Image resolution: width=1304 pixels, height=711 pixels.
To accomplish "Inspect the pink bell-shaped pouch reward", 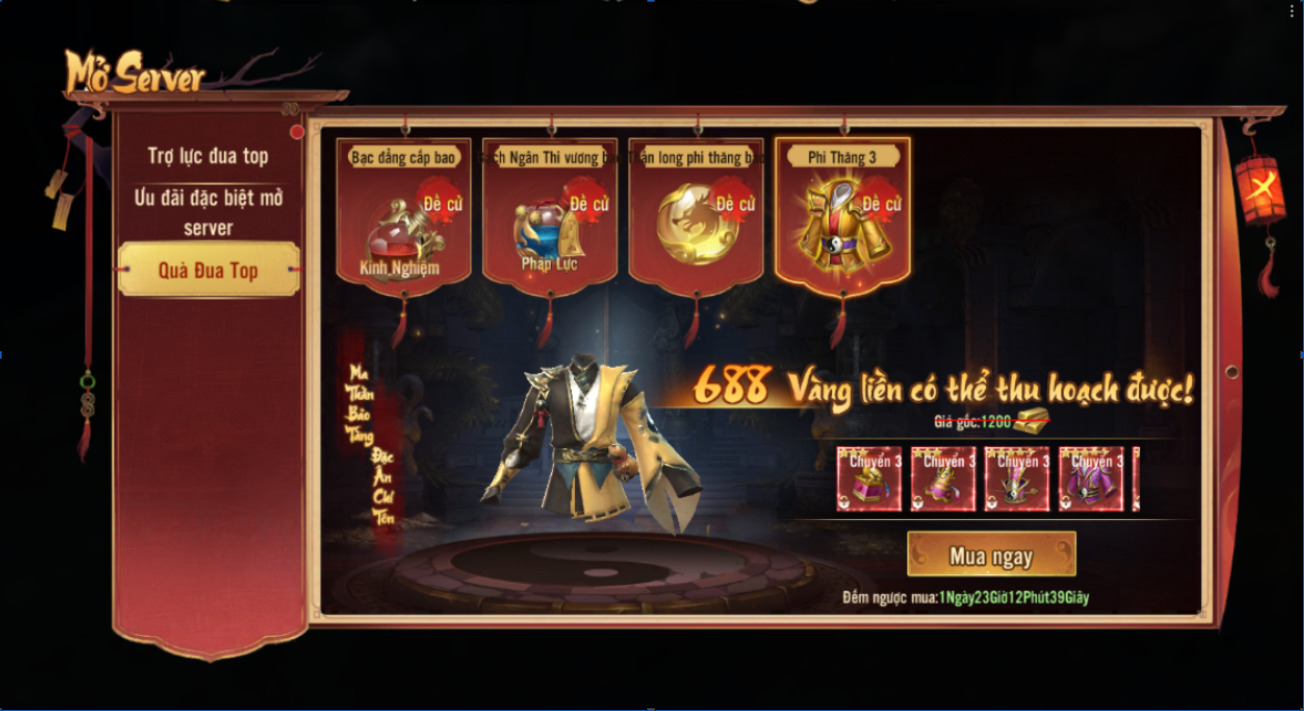I will tap(943, 479).
